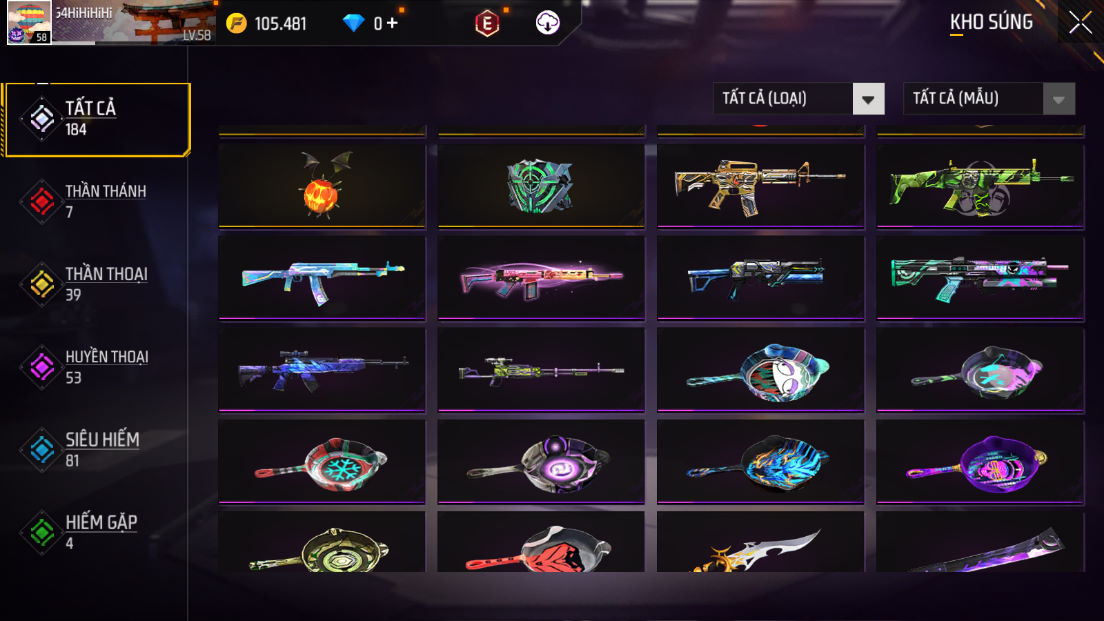Open the Huyền Thoại rarity tab
Screen dimensions: 1104x621
click(x=97, y=367)
